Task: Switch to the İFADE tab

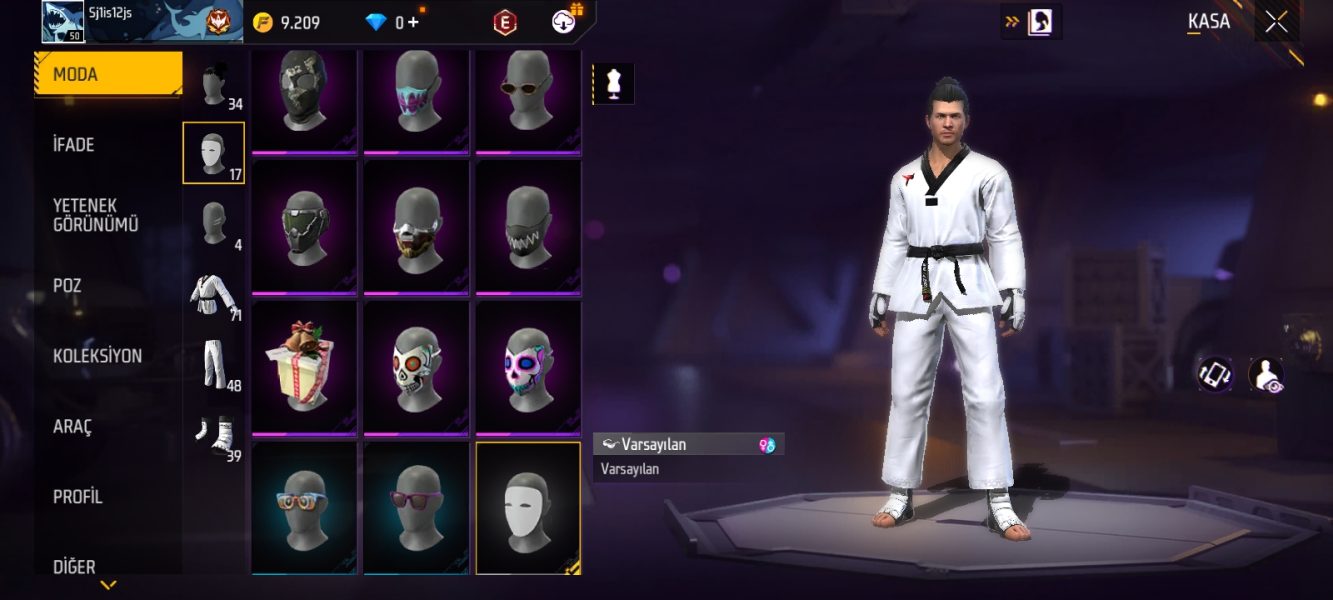Action: coord(108,145)
